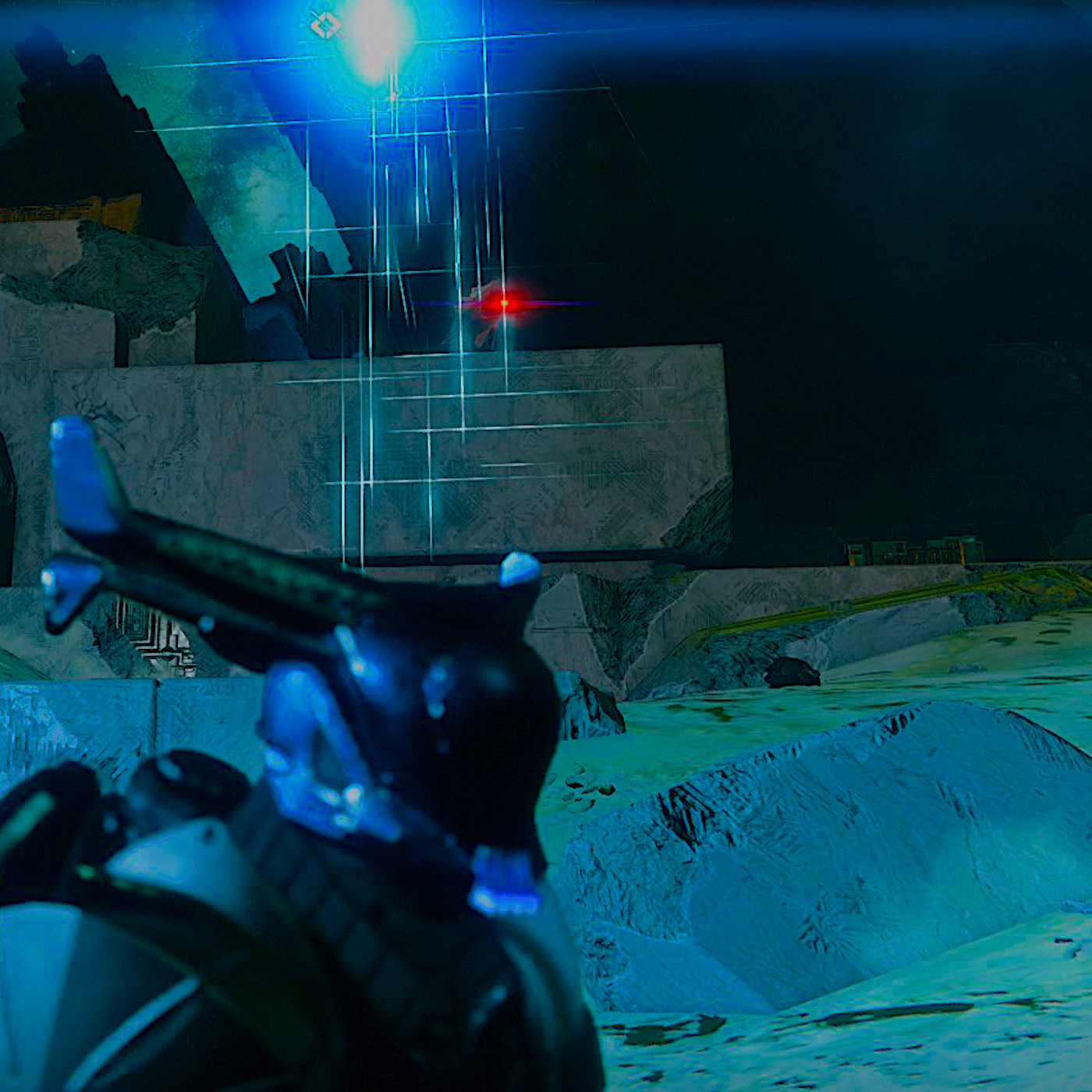
Task: Click the diamond objective waypoint marker
Action: (x=325, y=25)
